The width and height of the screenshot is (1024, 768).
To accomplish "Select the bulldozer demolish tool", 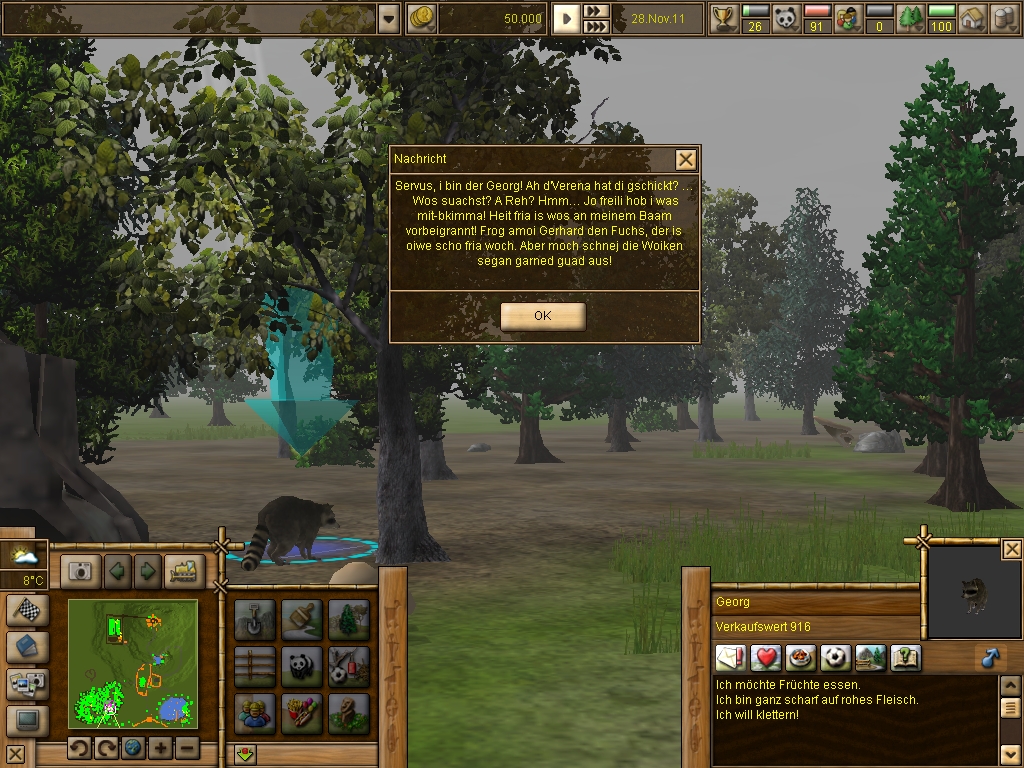I will coord(185,571).
